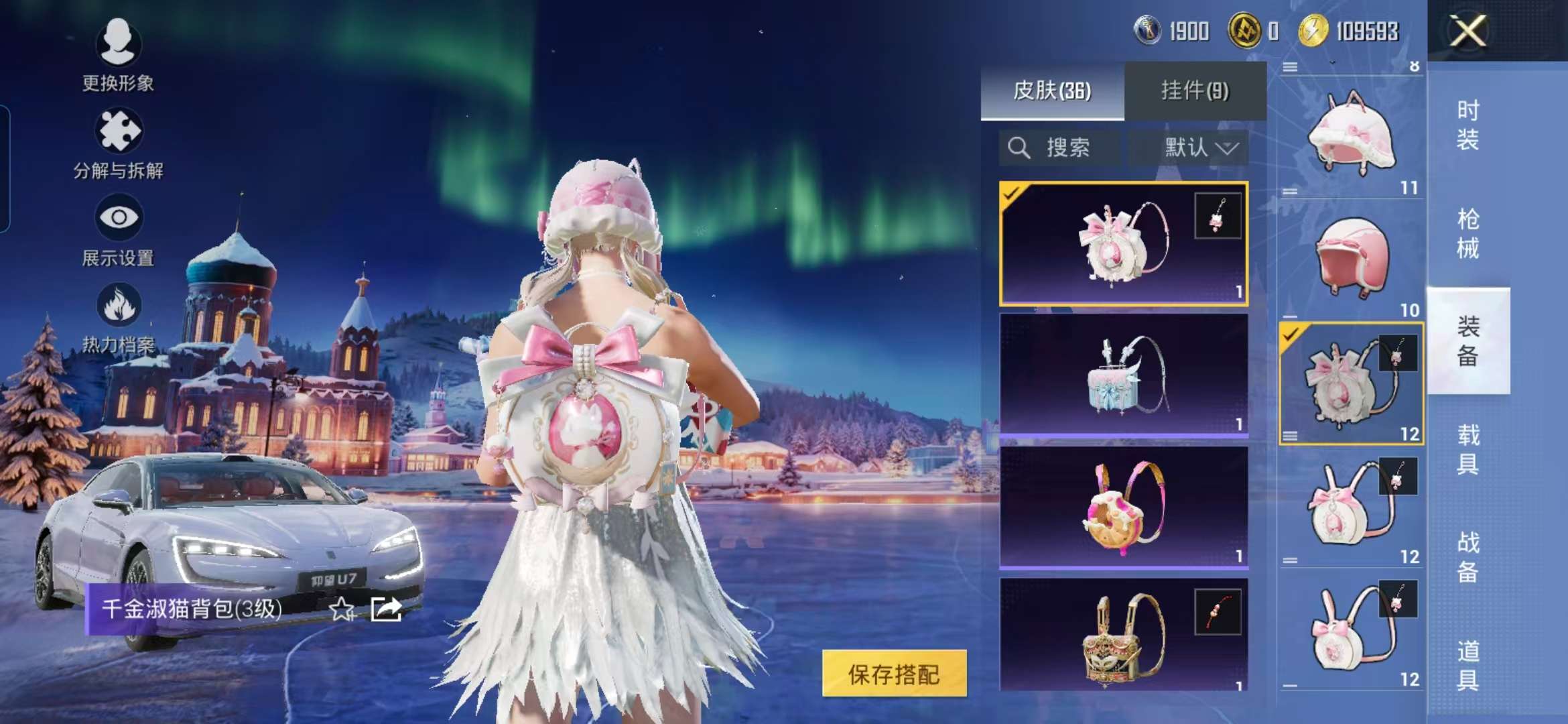
Task: Select the donut backpack skin
Action: pos(1123,507)
